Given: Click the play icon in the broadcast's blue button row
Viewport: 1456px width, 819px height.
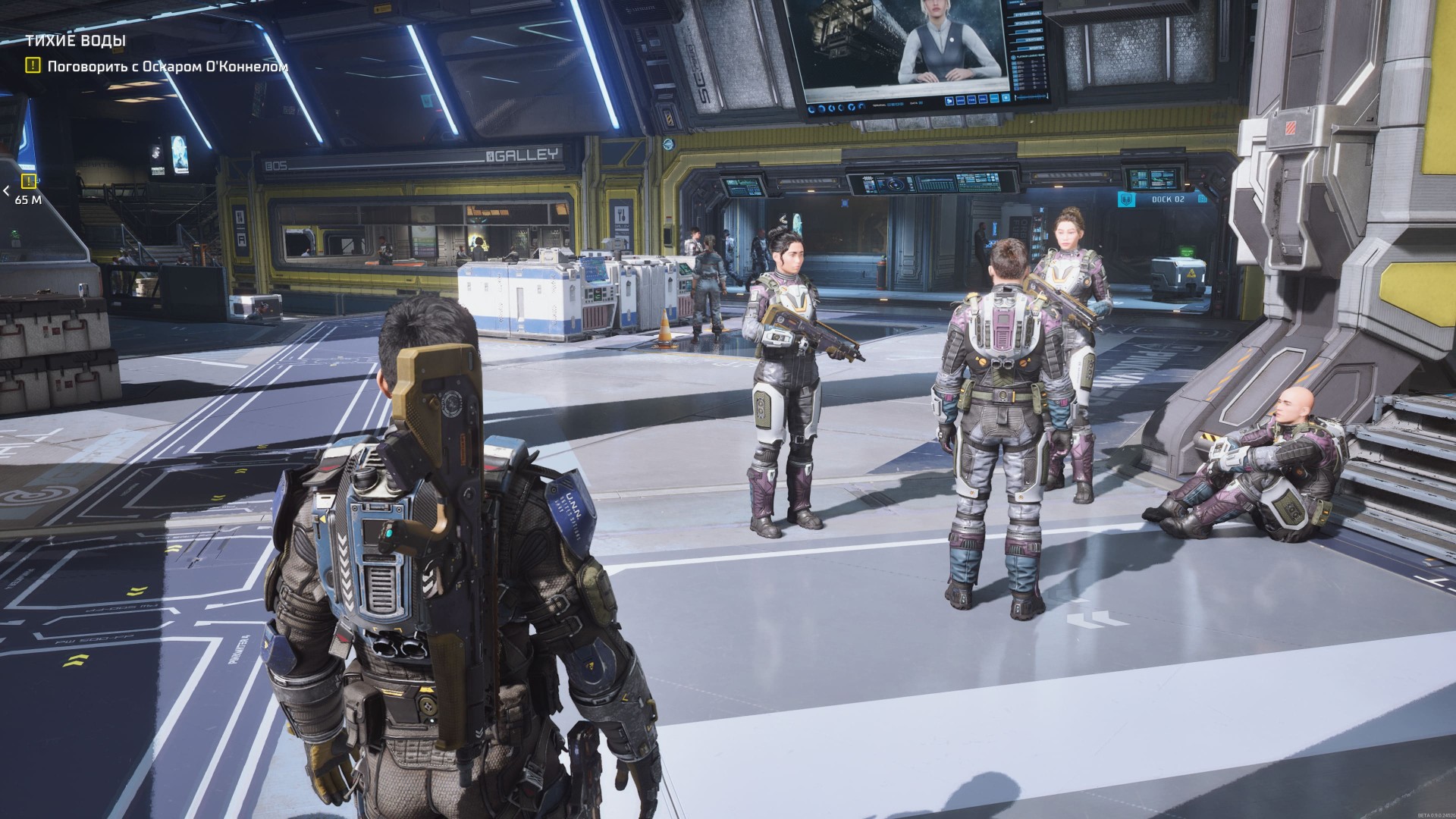Looking at the screenshot, I should (949, 101).
